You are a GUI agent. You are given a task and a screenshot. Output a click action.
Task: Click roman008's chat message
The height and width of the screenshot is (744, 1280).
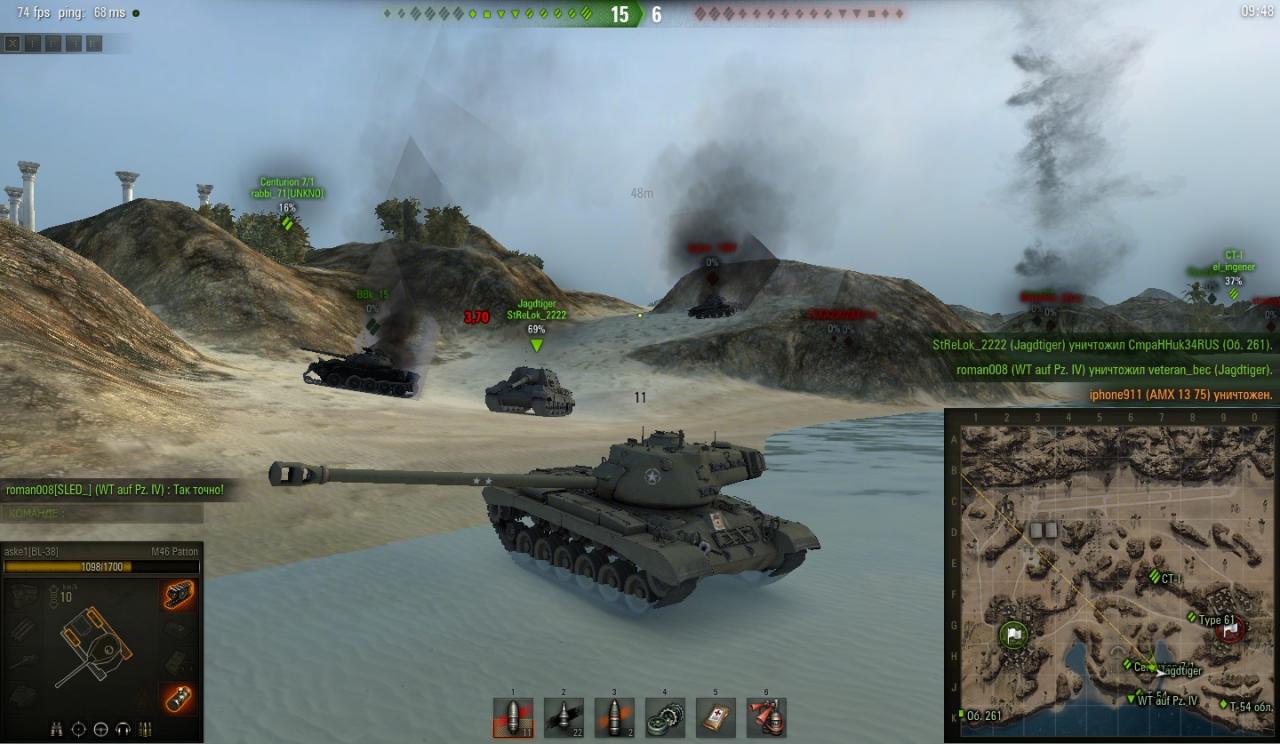coord(115,489)
